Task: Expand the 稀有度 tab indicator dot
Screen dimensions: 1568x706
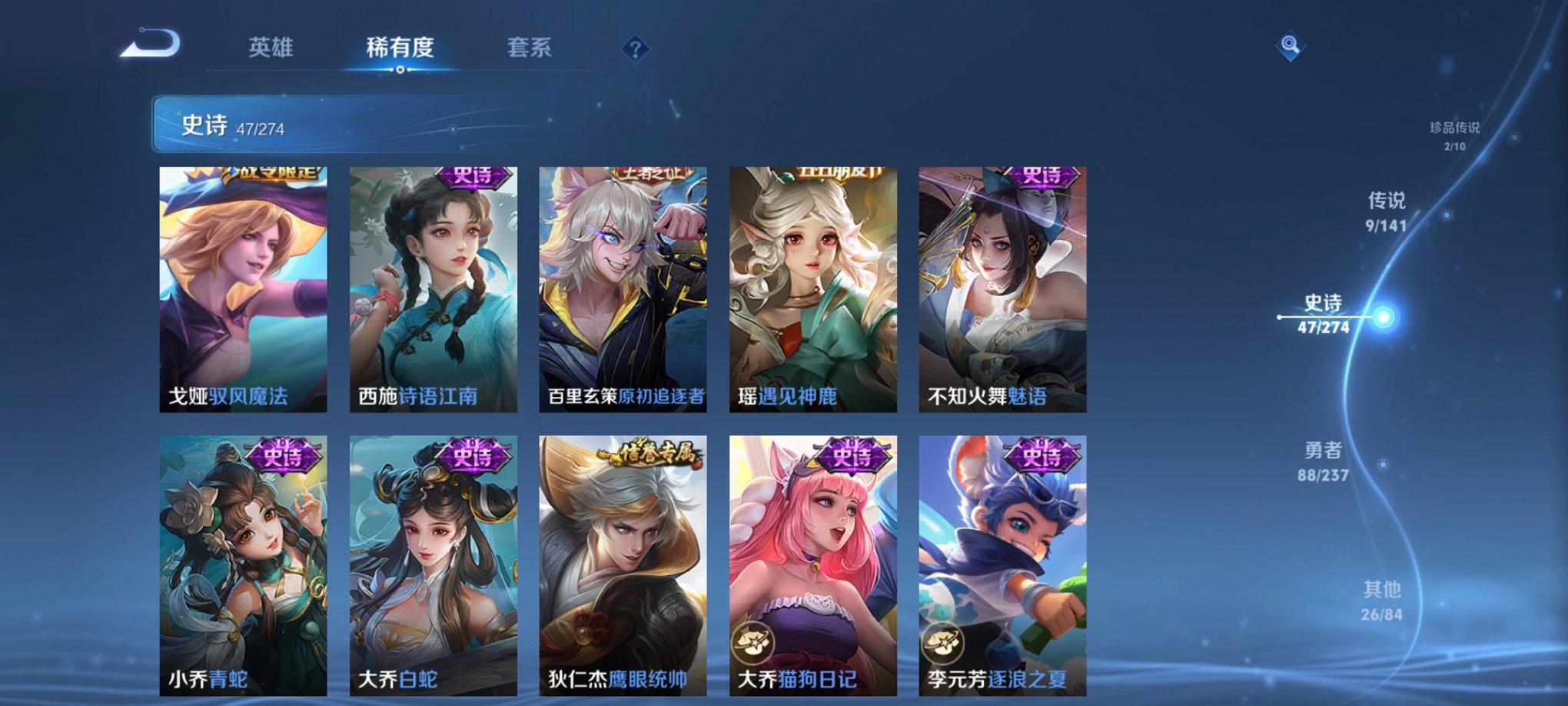Action: (400, 71)
